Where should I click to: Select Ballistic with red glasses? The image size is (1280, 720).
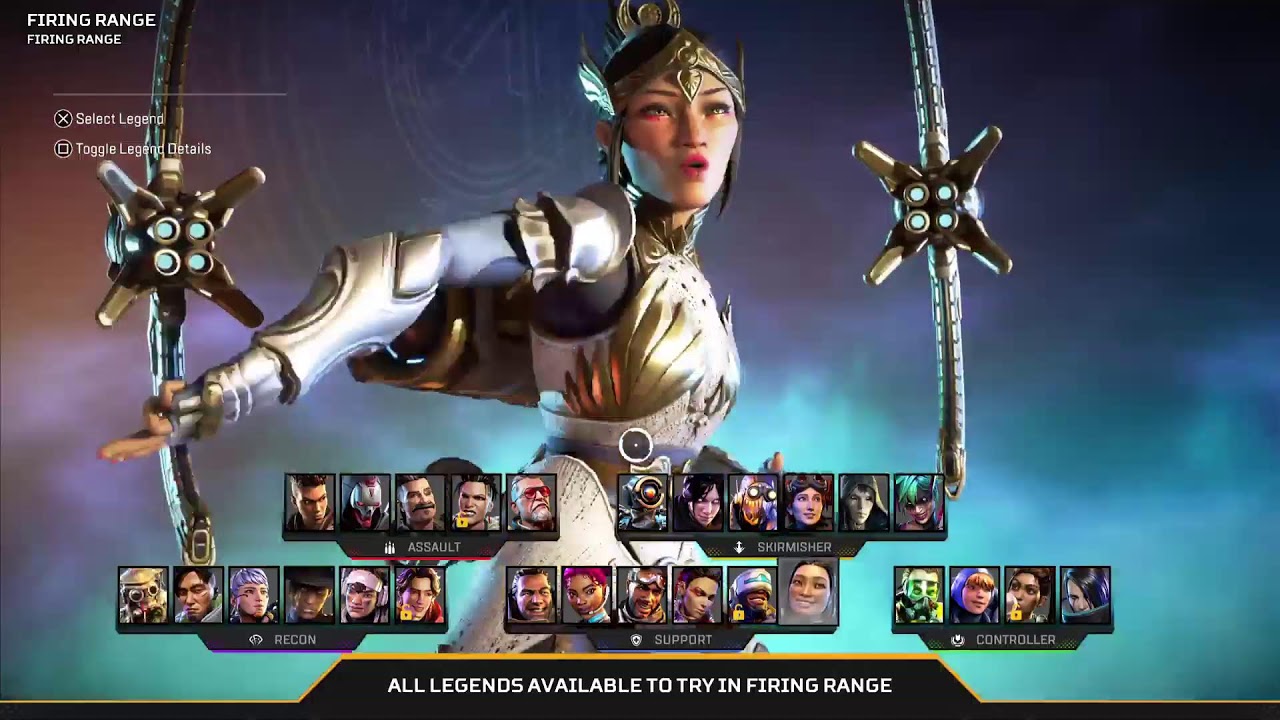click(x=530, y=502)
